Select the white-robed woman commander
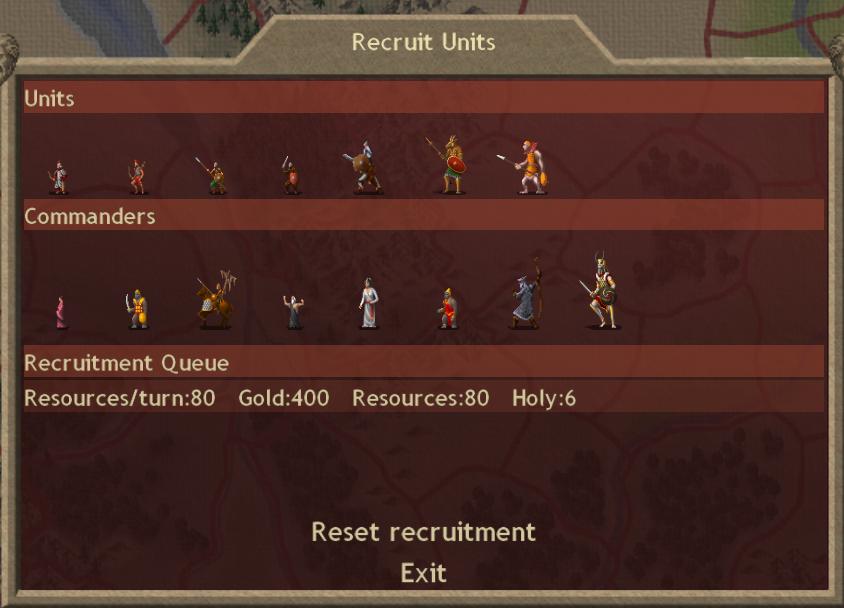This screenshot has height=608, width=844. 369,303
